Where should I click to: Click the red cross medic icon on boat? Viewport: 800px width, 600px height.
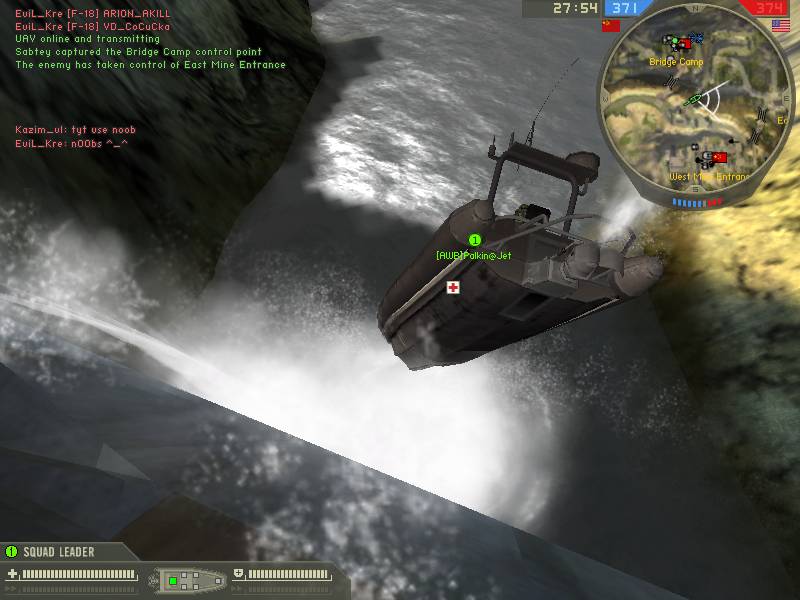tap(453, 287)
